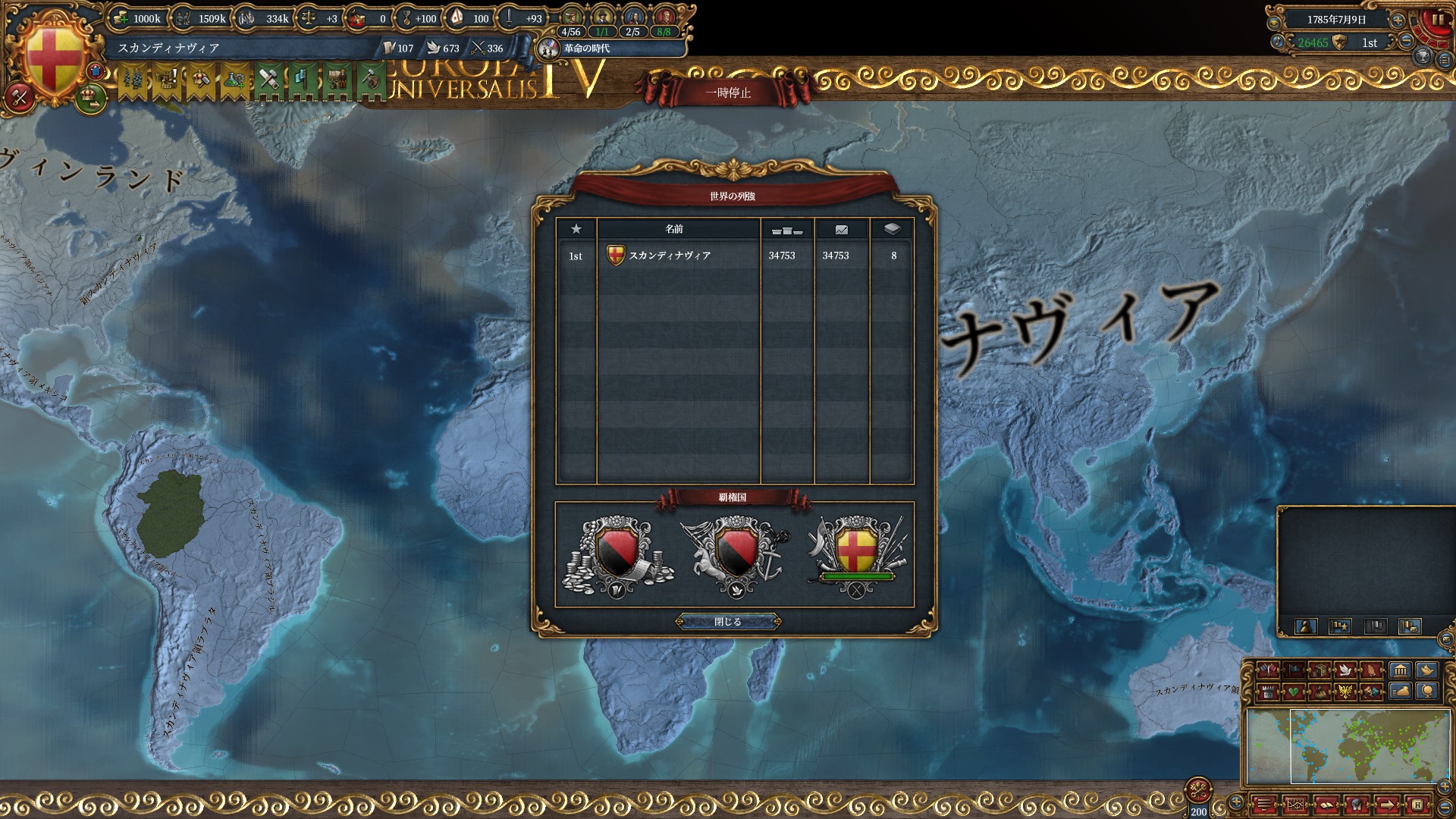Decrease game speed with the minus button
This screenshot has height=819, width=1456.
1406,42
